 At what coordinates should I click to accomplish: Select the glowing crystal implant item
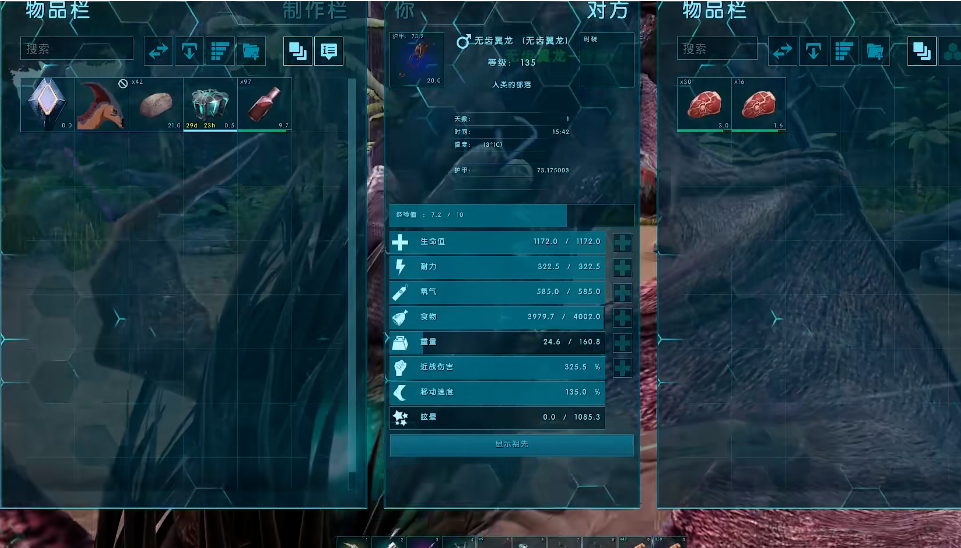[x=47, y=105]
